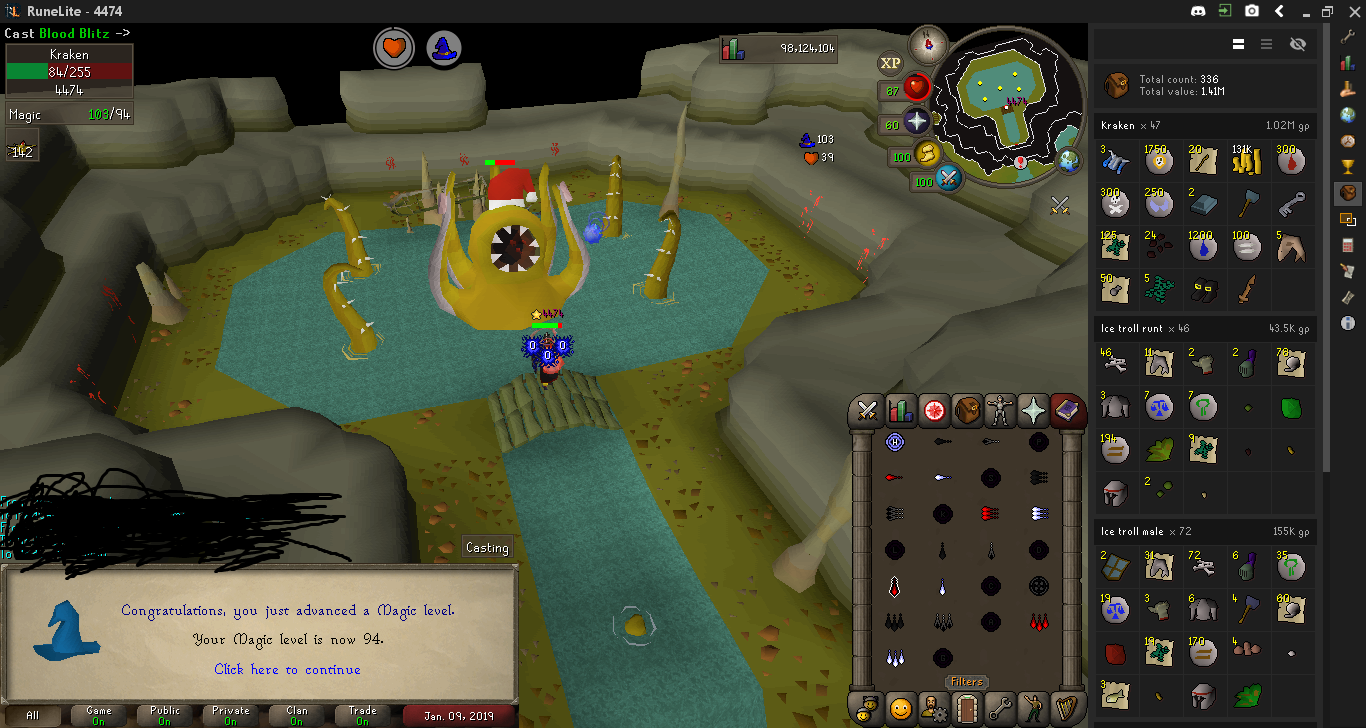The height and width of the screenshot is (728, 1366).
Task: Toggle the XP drops orb
Action: pyautogui.click(x=890, y=64)
